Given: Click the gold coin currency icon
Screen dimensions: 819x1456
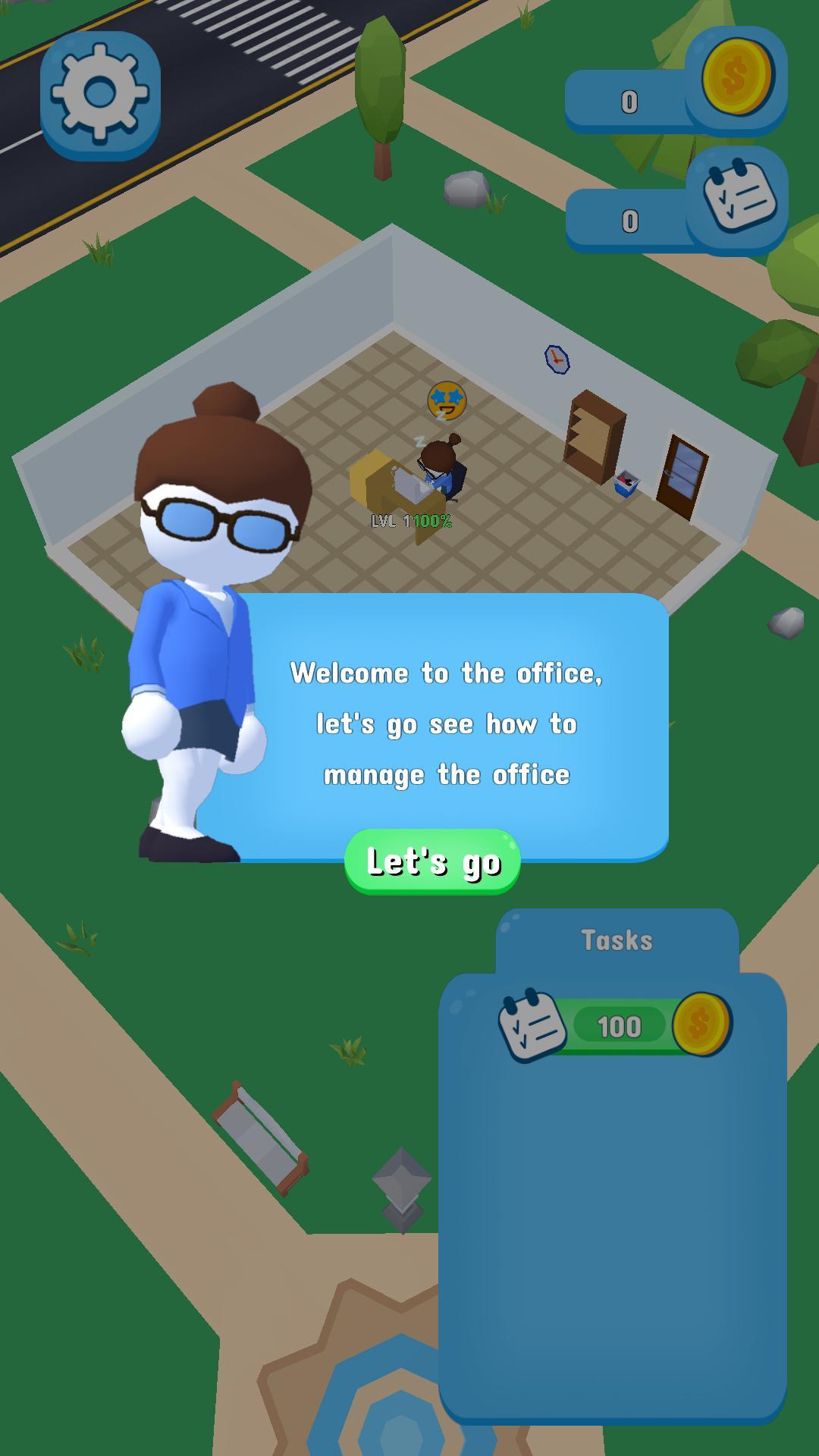Looking at the screenshot, I should 736,77.
